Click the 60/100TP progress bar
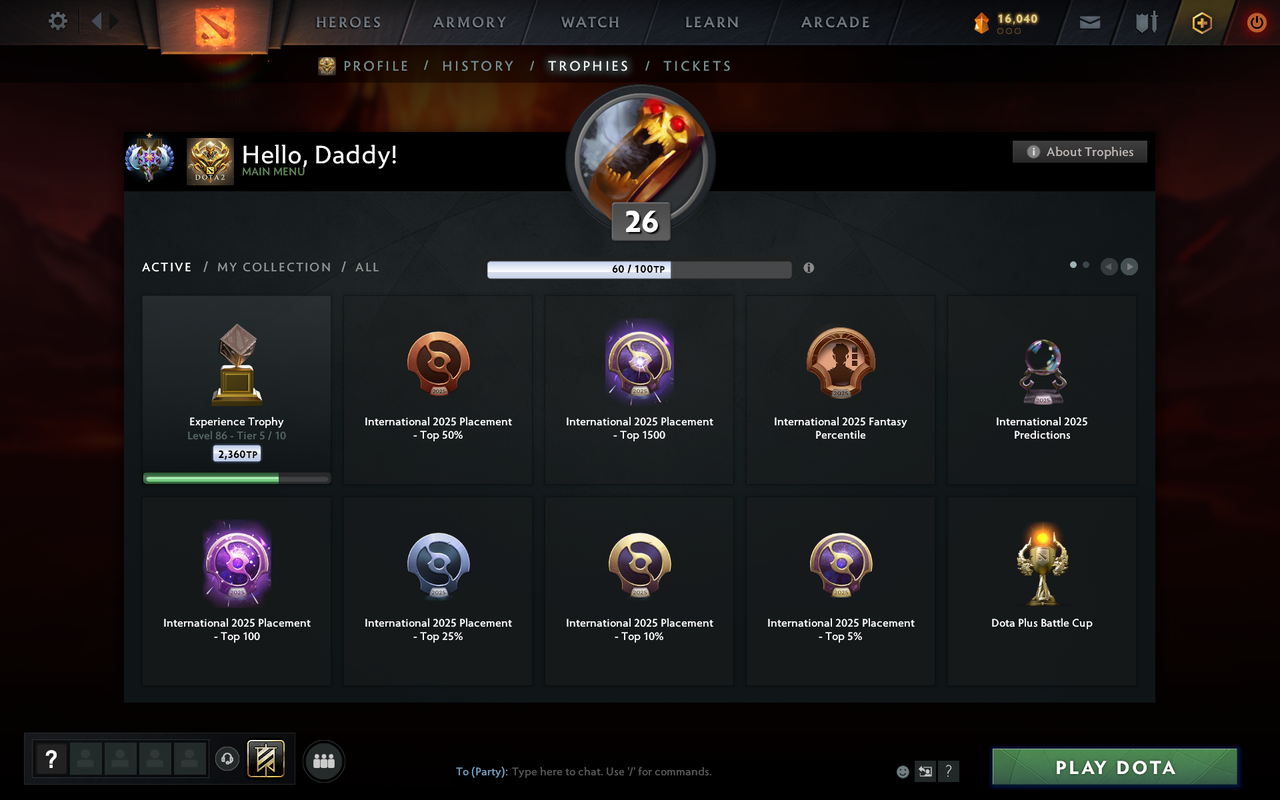 (x=639, y=268)
